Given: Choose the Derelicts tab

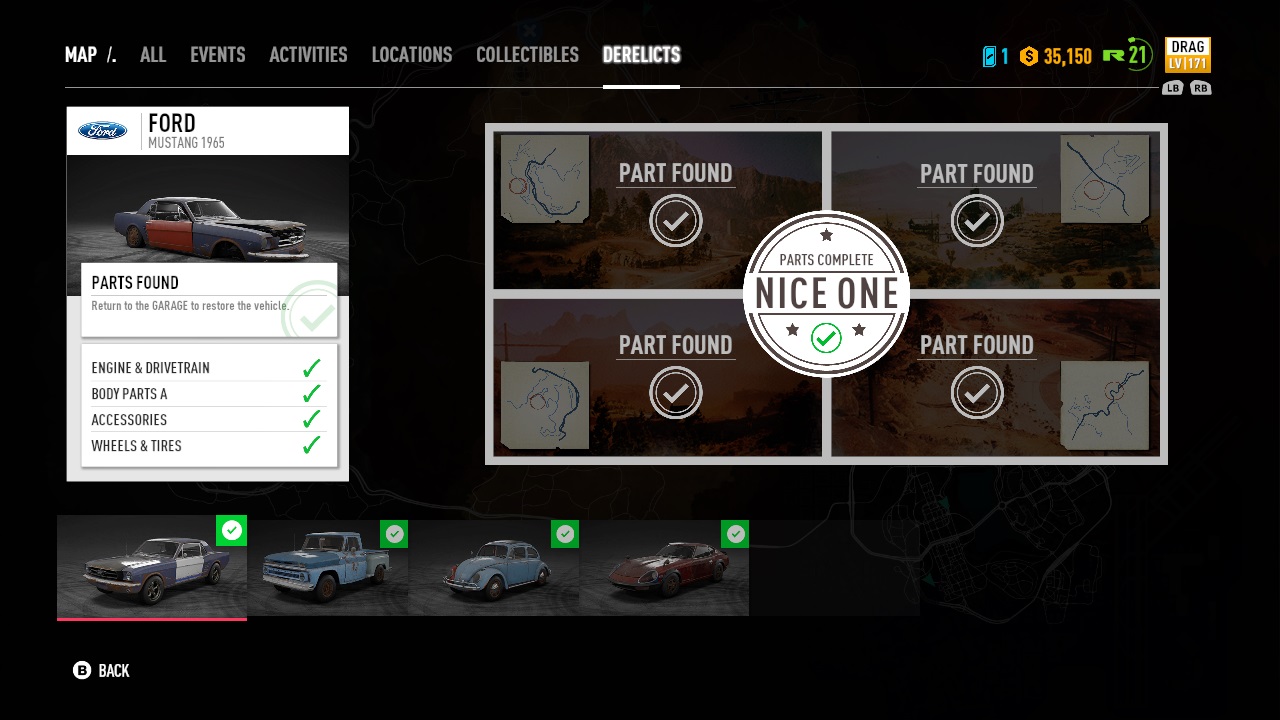Looking at the screenshot, I should (x=641, y=55).
